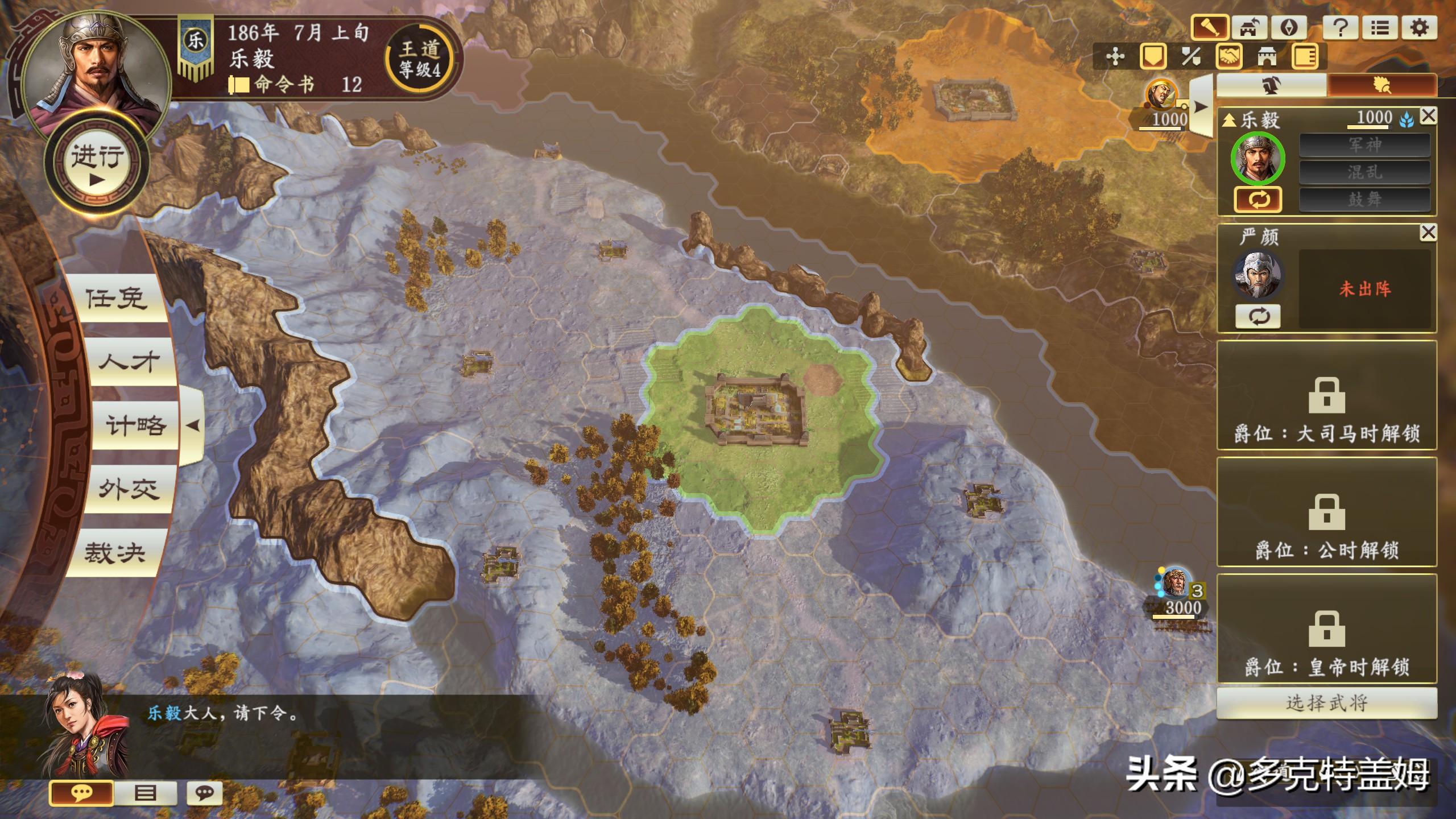1456x819 pixels.
Task: Close the 严颜 officer panel
Action: [x=1428, y=232]
